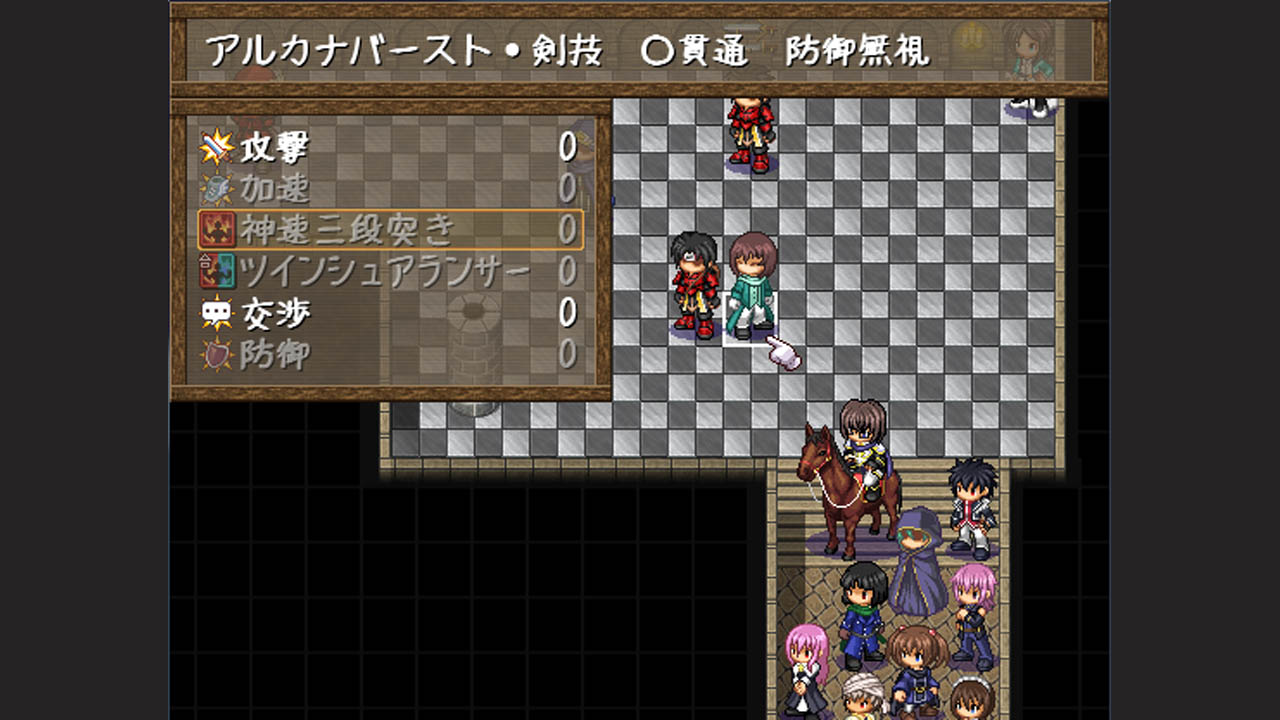Click the golden candelabra icon in the header

tap(970, 36)
